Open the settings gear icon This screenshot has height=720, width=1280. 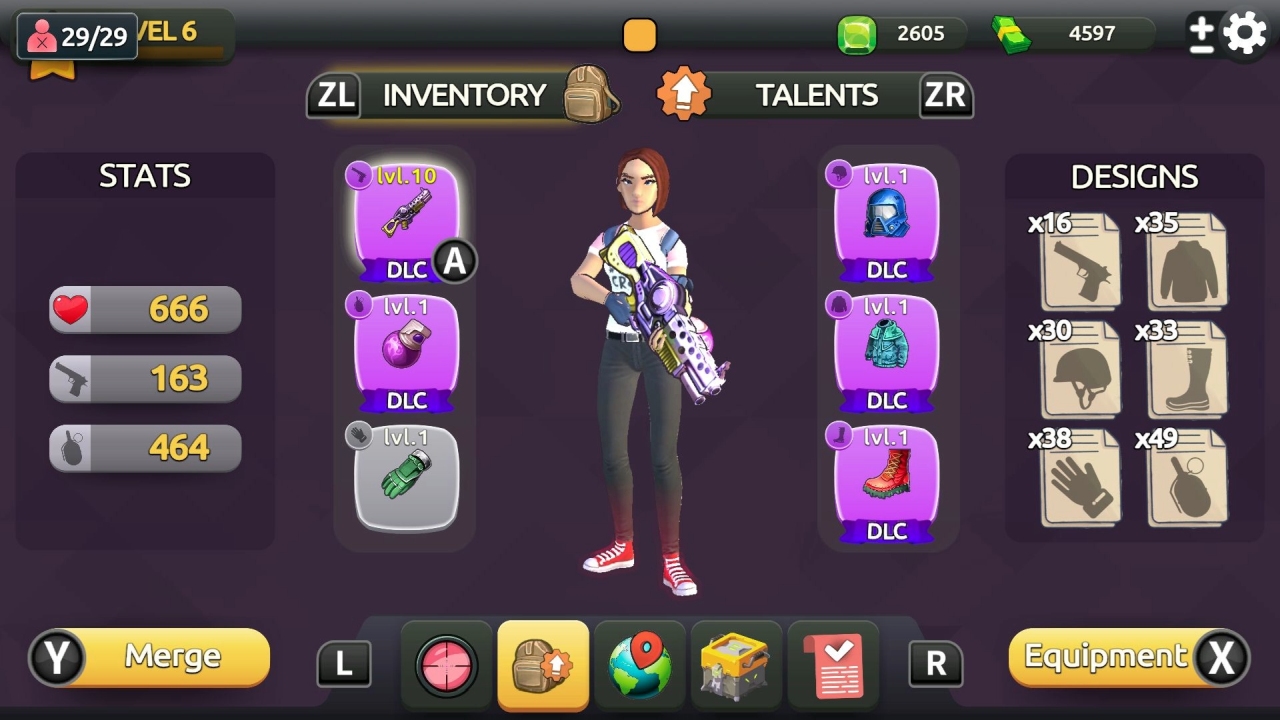1243,31
